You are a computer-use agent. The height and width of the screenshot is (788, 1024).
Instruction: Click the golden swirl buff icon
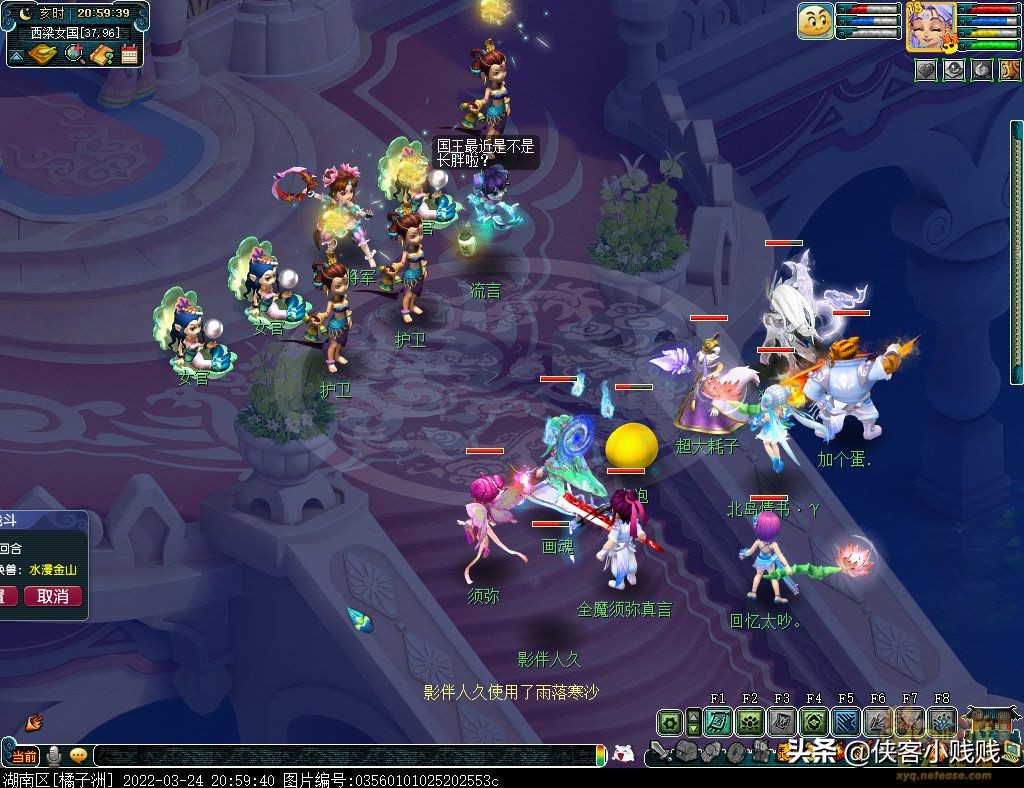(1010, 70)
